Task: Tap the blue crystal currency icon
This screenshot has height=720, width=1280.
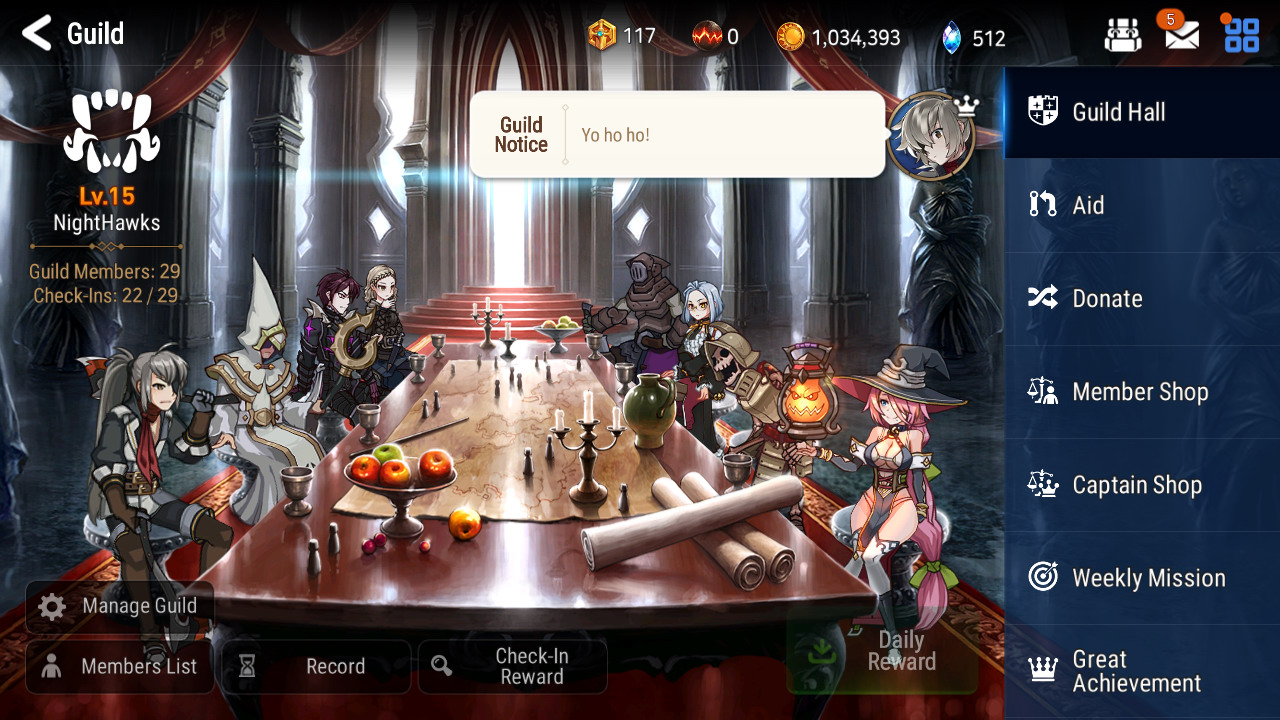Action: 951,38
